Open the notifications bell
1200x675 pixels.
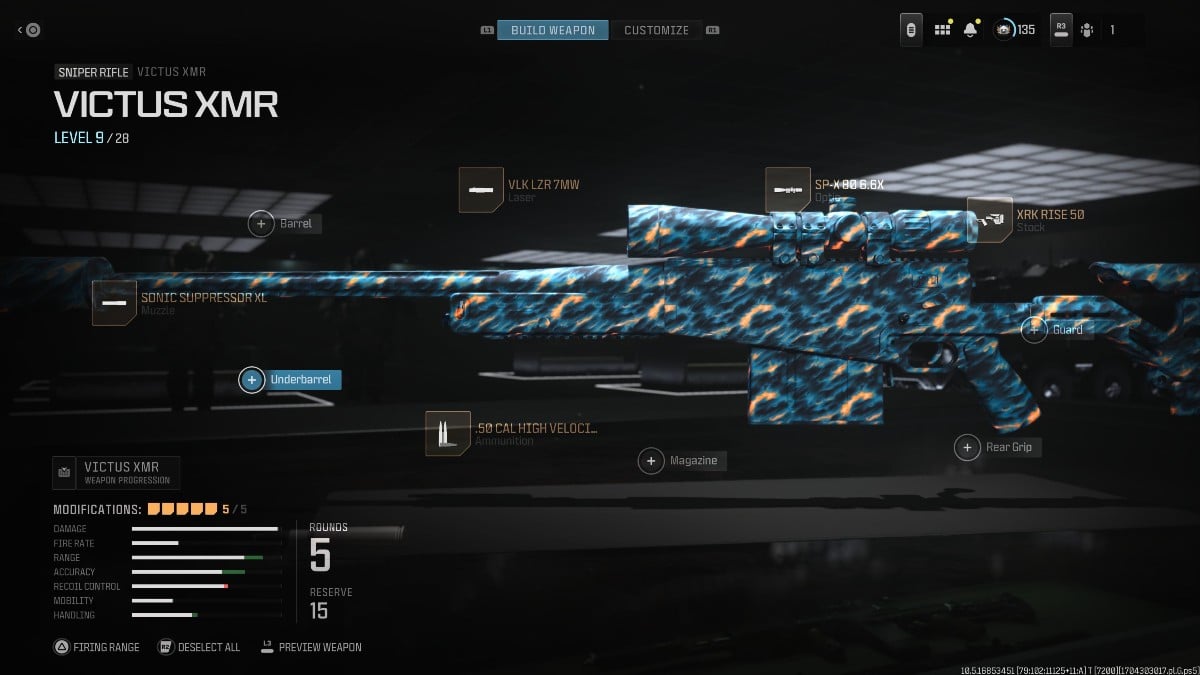(970, 30)
